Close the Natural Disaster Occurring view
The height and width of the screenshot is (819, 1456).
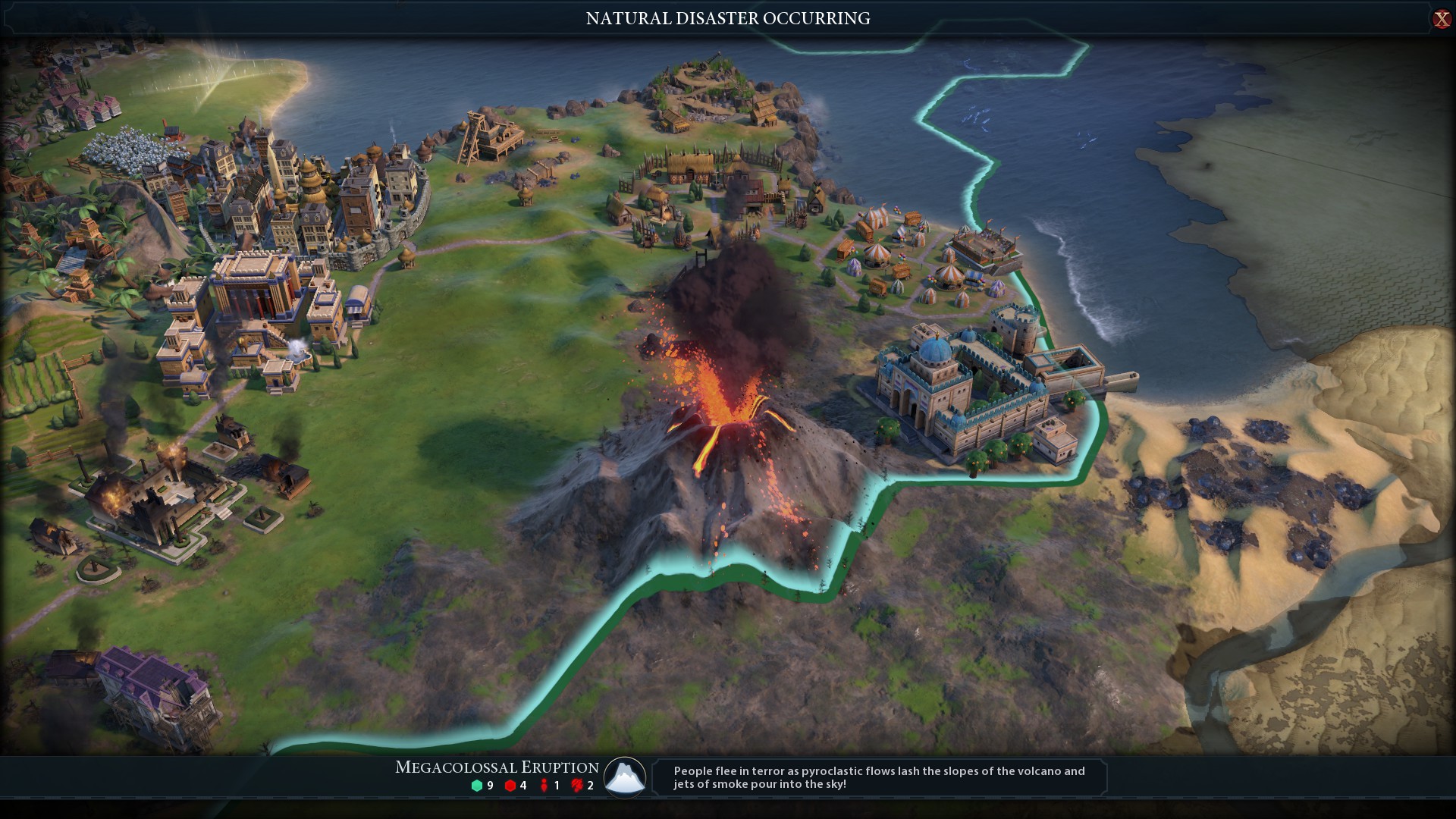click(1441, 19)
